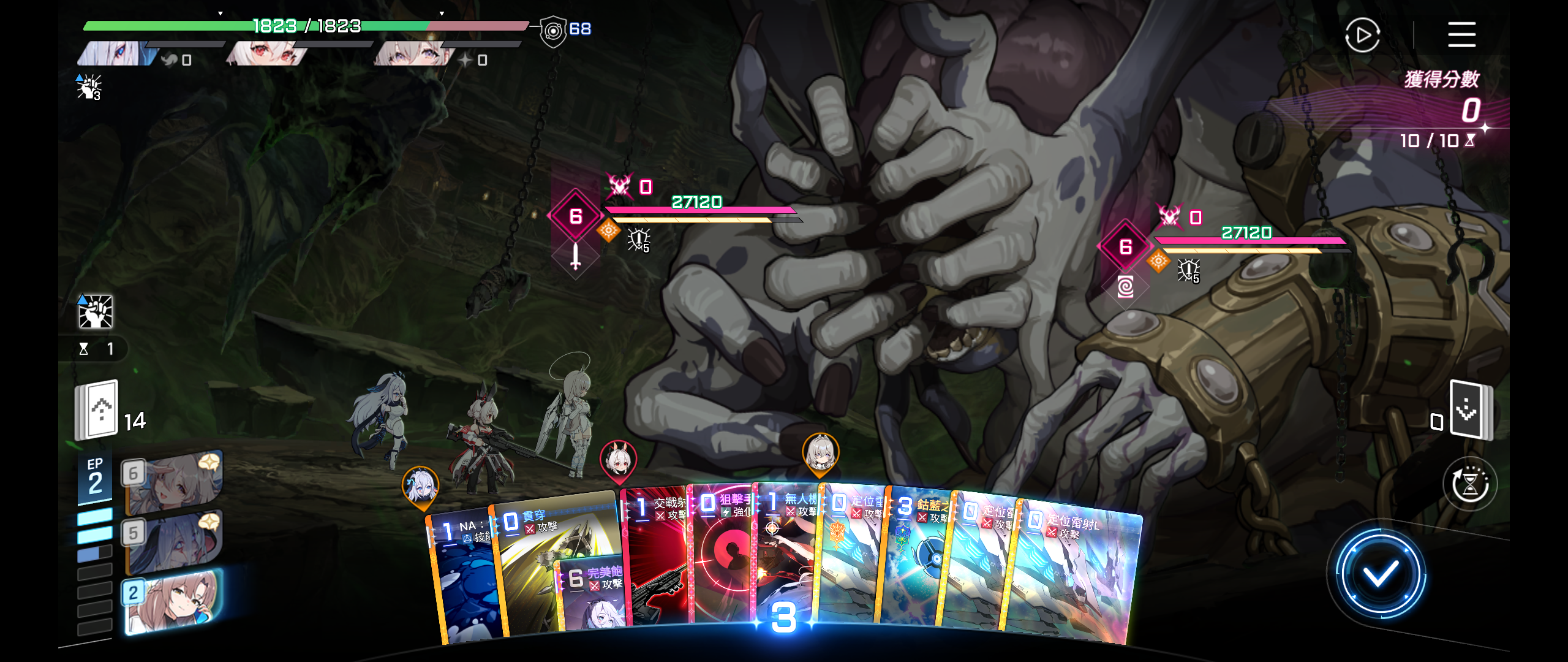Select the 5-cost partner skill portrait
The width and height of the screenshot is (1568, 662).
pos(173,541)
